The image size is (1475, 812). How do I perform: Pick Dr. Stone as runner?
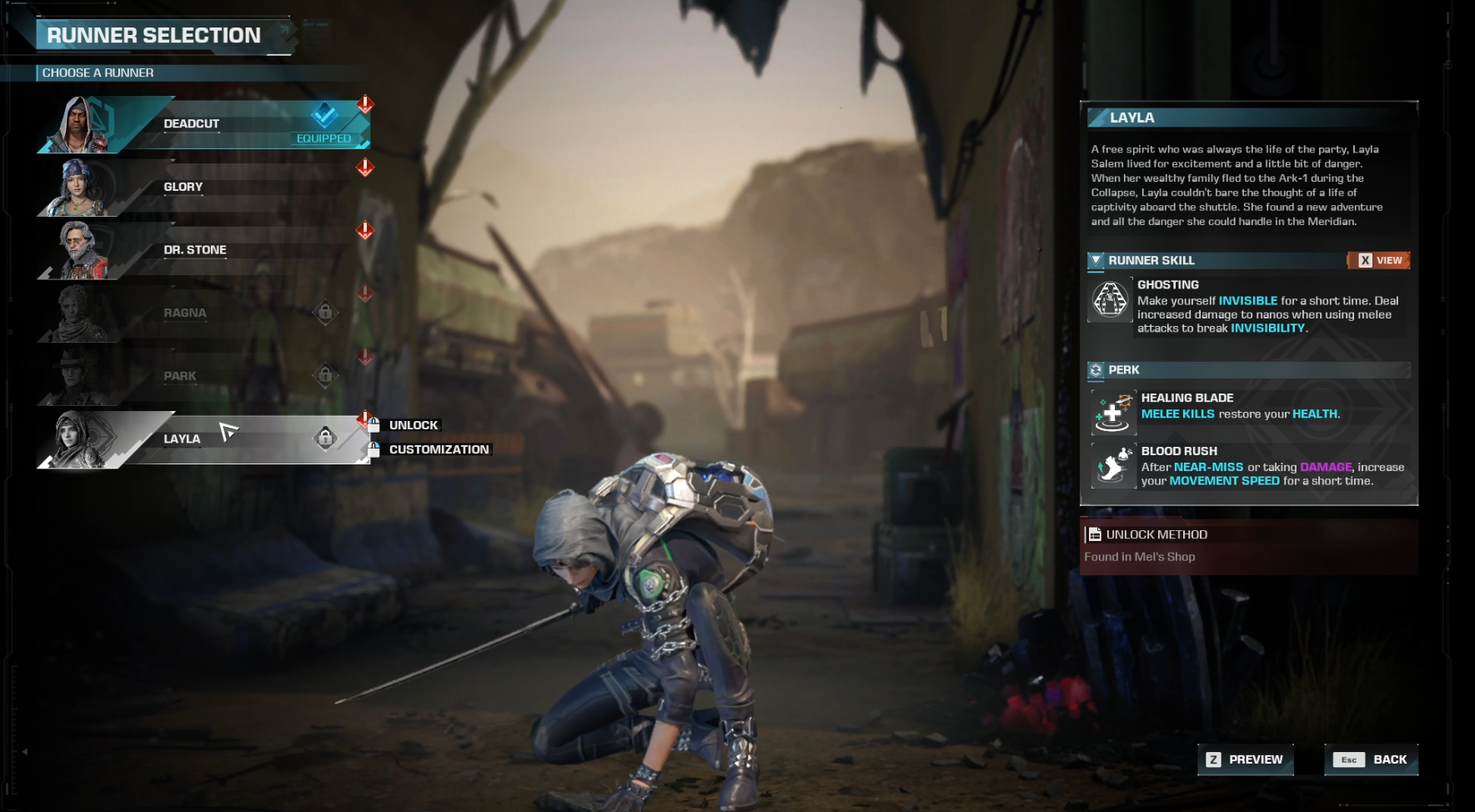(x=200, y=250)
